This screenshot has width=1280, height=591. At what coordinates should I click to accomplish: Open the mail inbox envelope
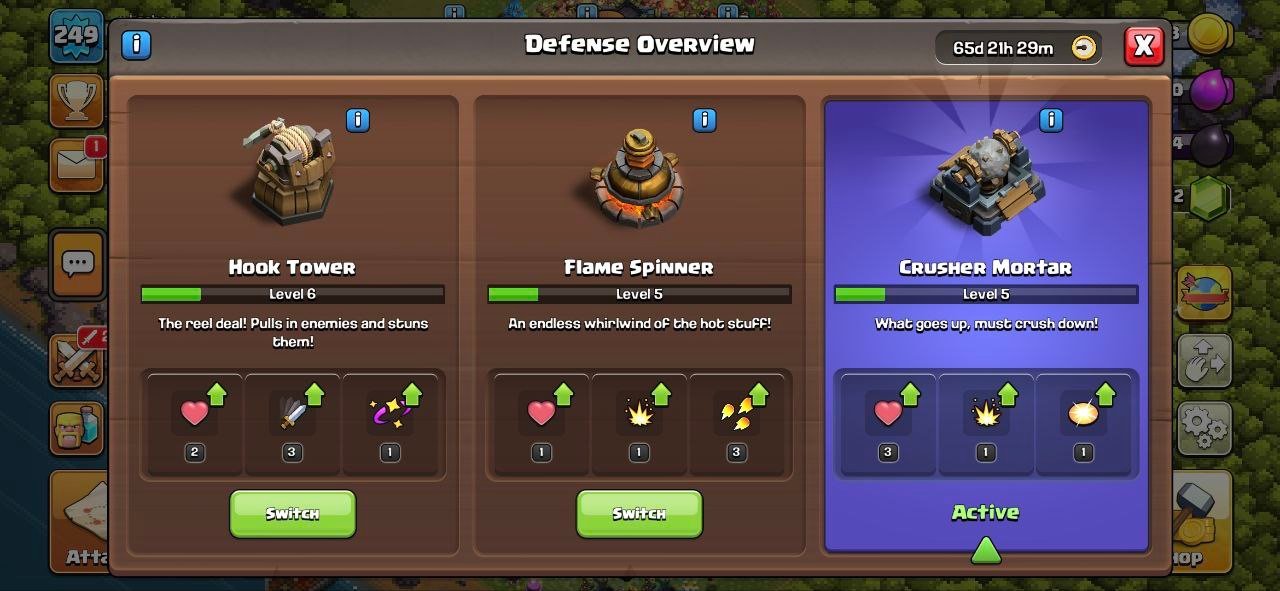[76, 166]
